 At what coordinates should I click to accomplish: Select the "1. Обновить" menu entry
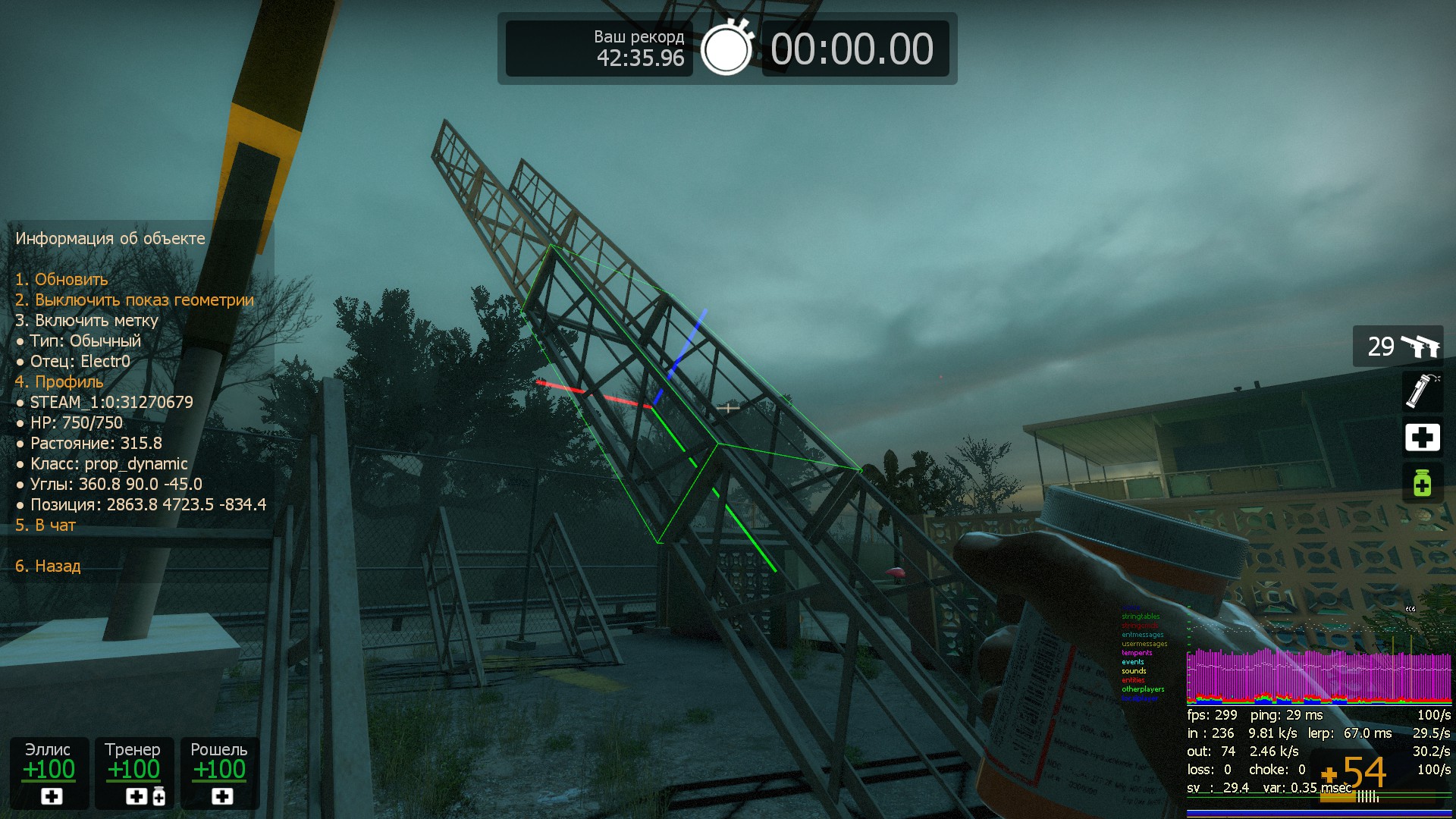61,280
